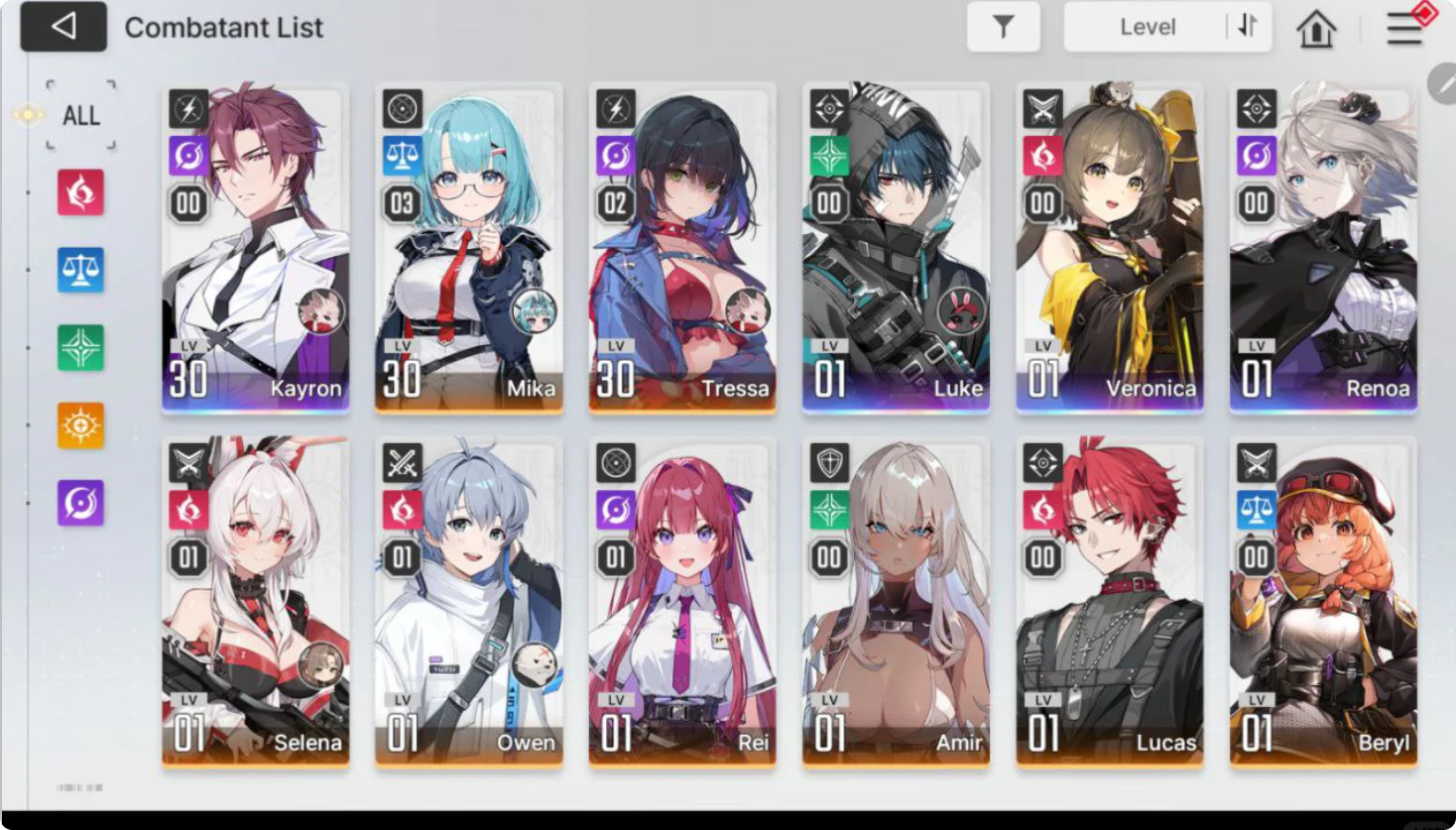This screenshot has height=830, width=1456.
Task: Choose the Selena combatant card
Action: pos(256,602)
